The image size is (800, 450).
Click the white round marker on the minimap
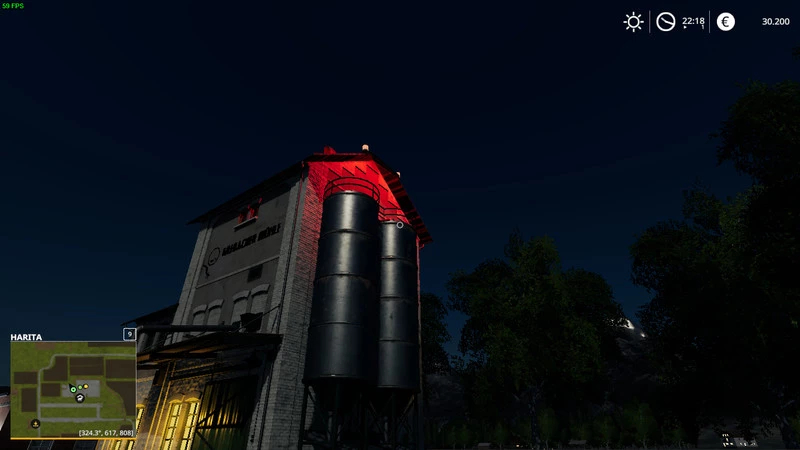[80, 398]
